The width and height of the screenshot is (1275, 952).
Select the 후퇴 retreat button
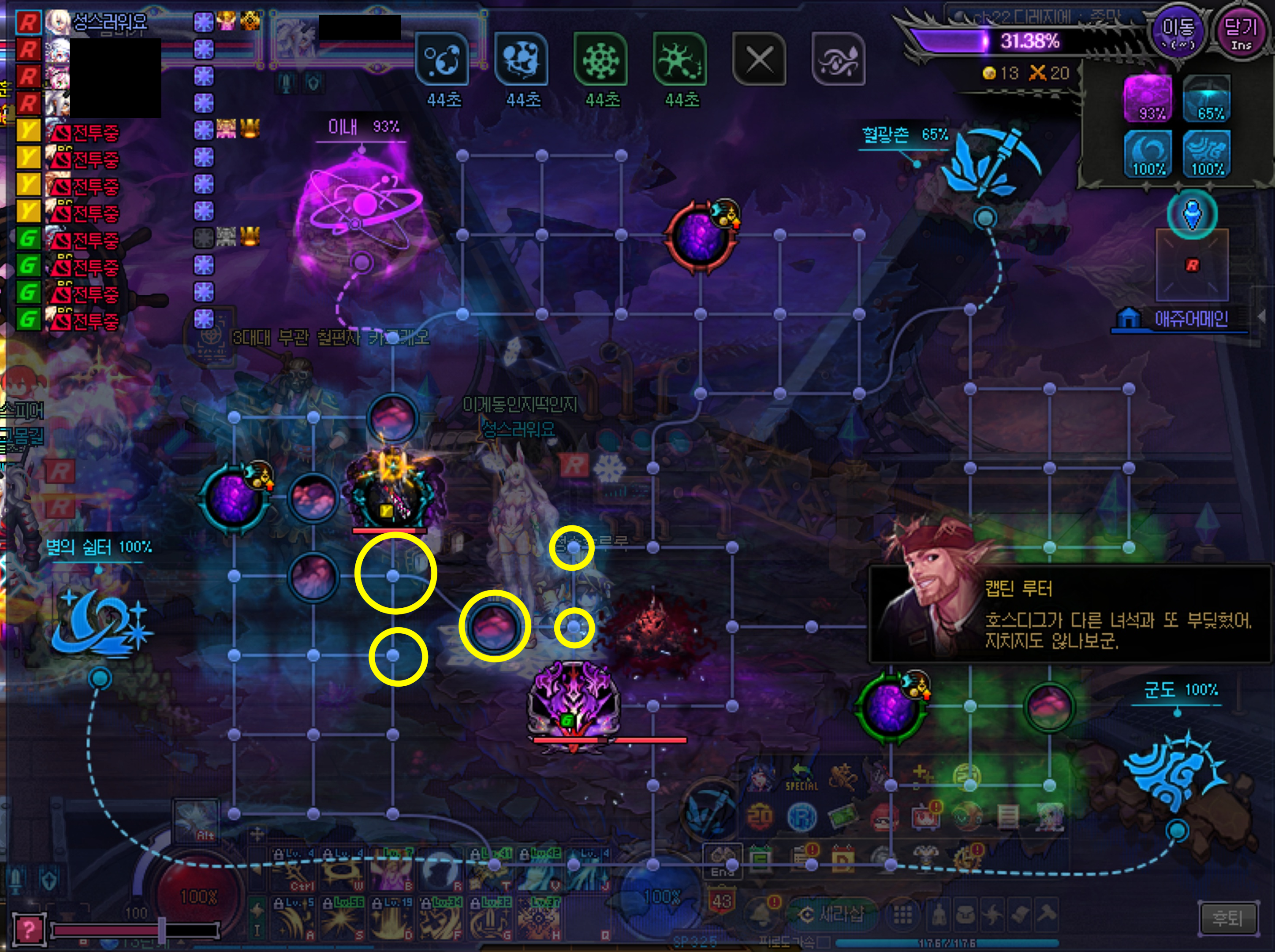(1227, 918)
